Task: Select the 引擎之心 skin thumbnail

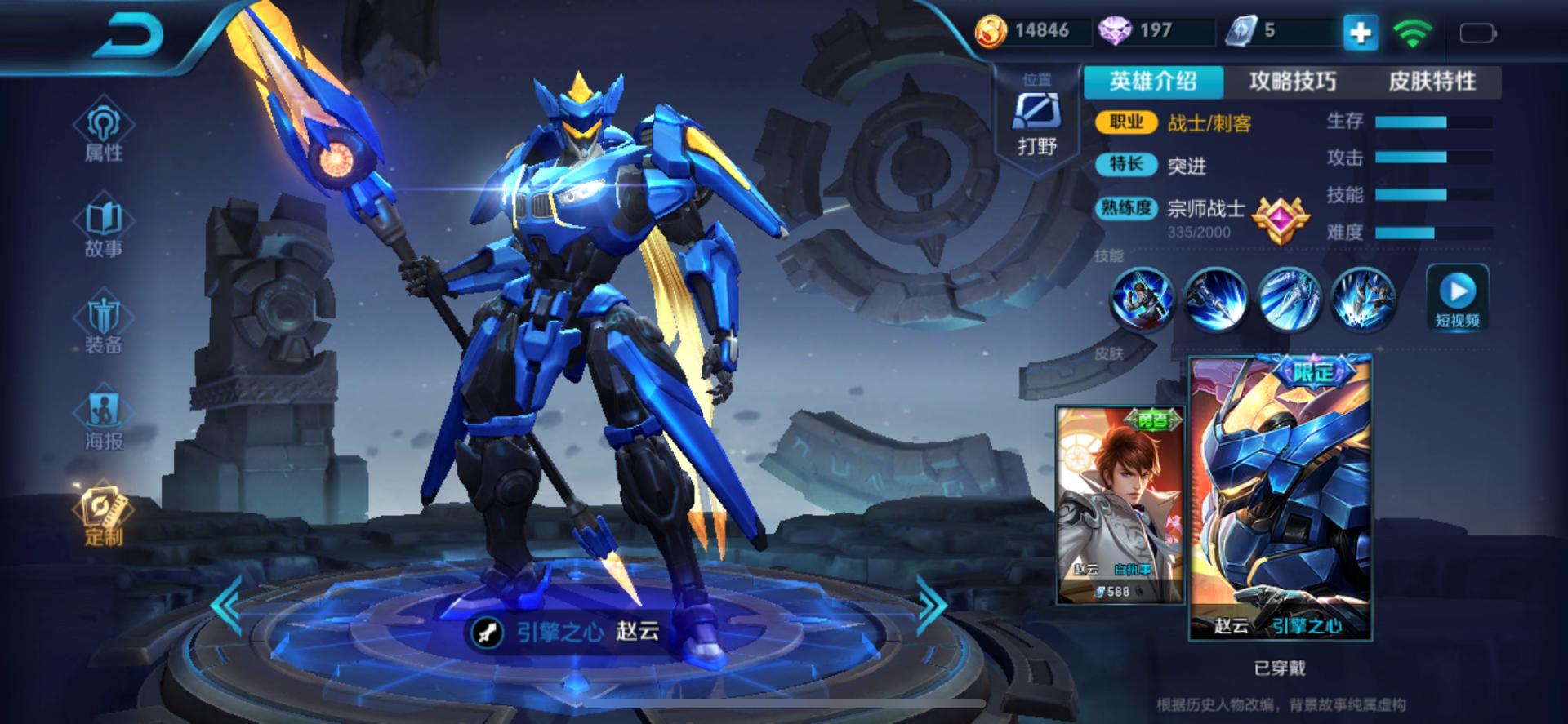Action: tap(1280, 498)
